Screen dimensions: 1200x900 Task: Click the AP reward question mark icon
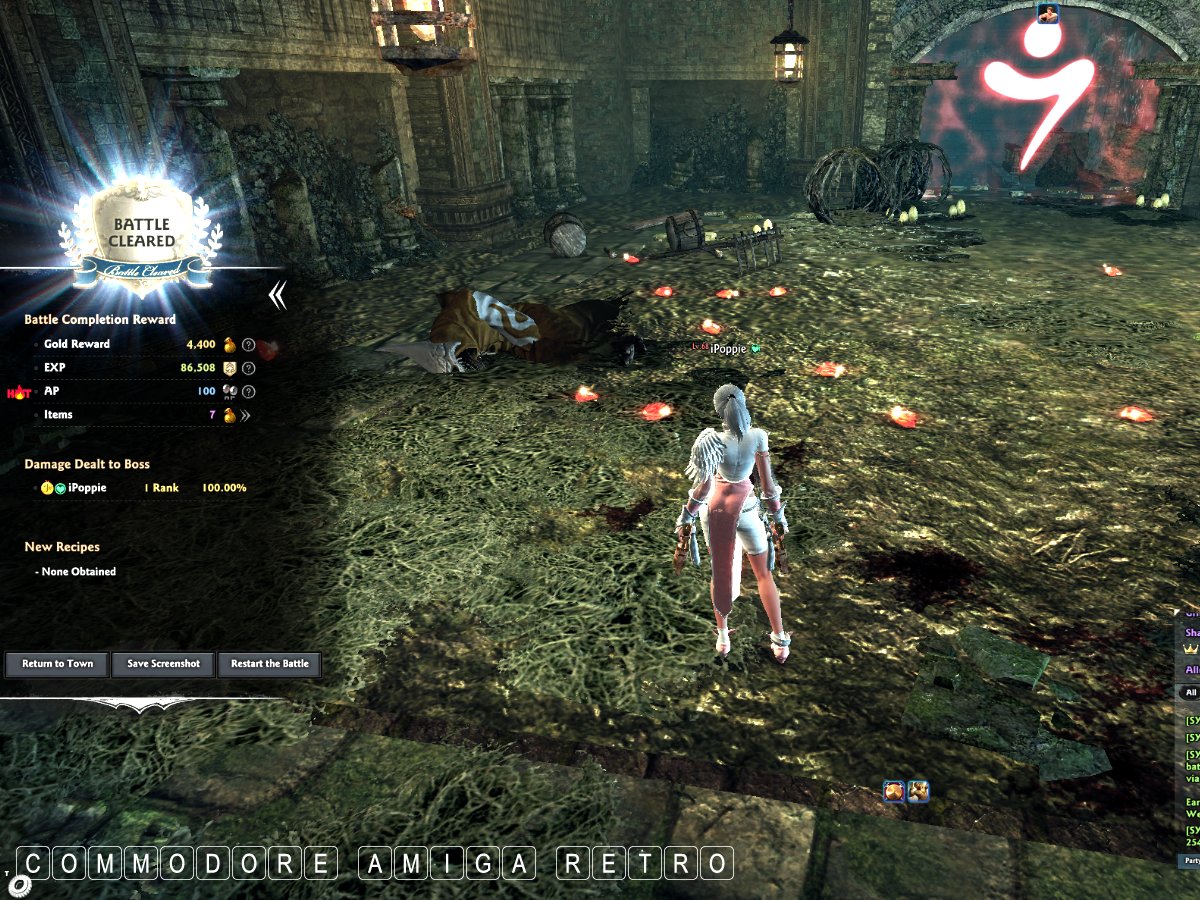(249, 392)
